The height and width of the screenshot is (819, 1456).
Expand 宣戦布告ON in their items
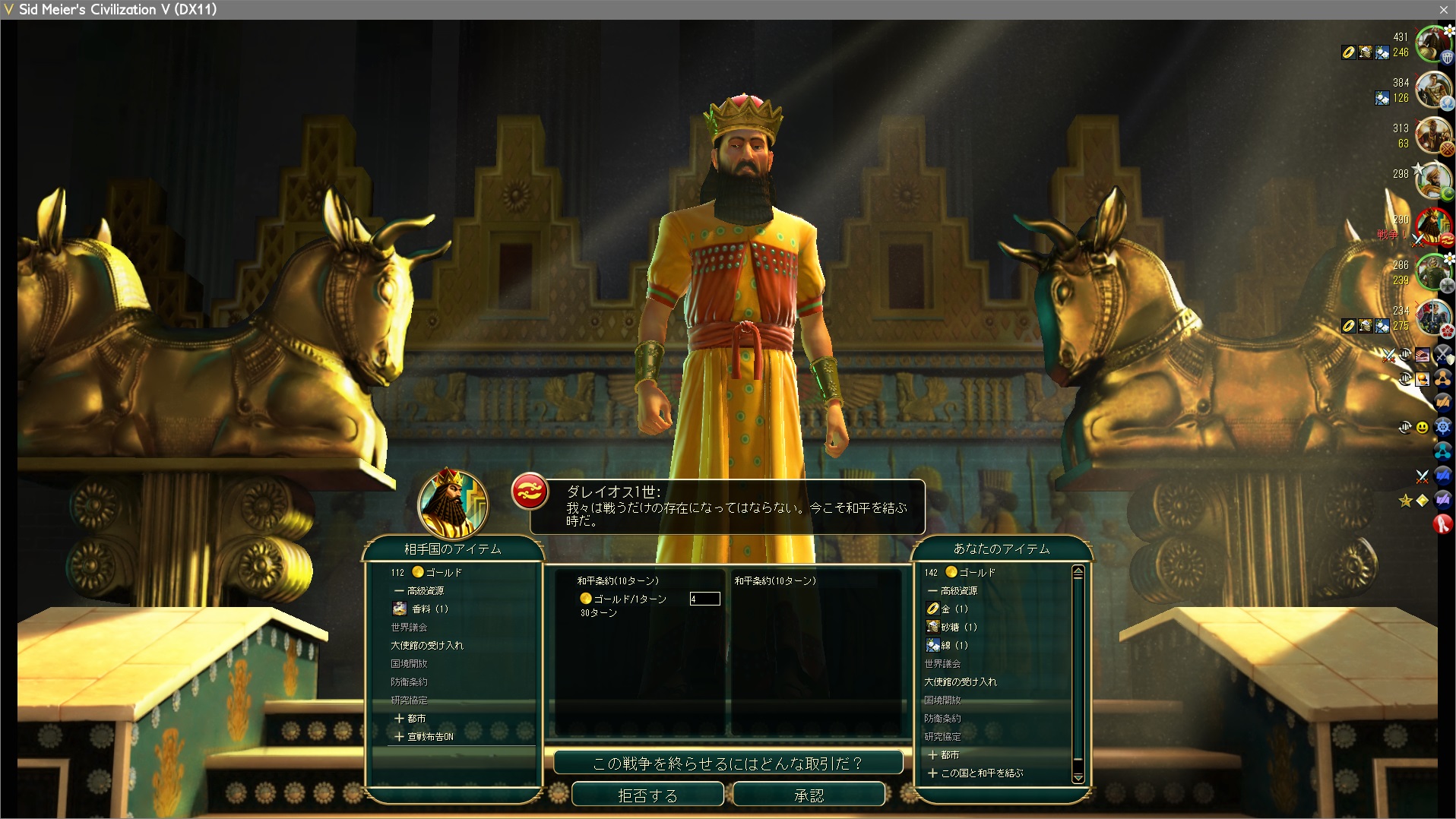[424, 736]
